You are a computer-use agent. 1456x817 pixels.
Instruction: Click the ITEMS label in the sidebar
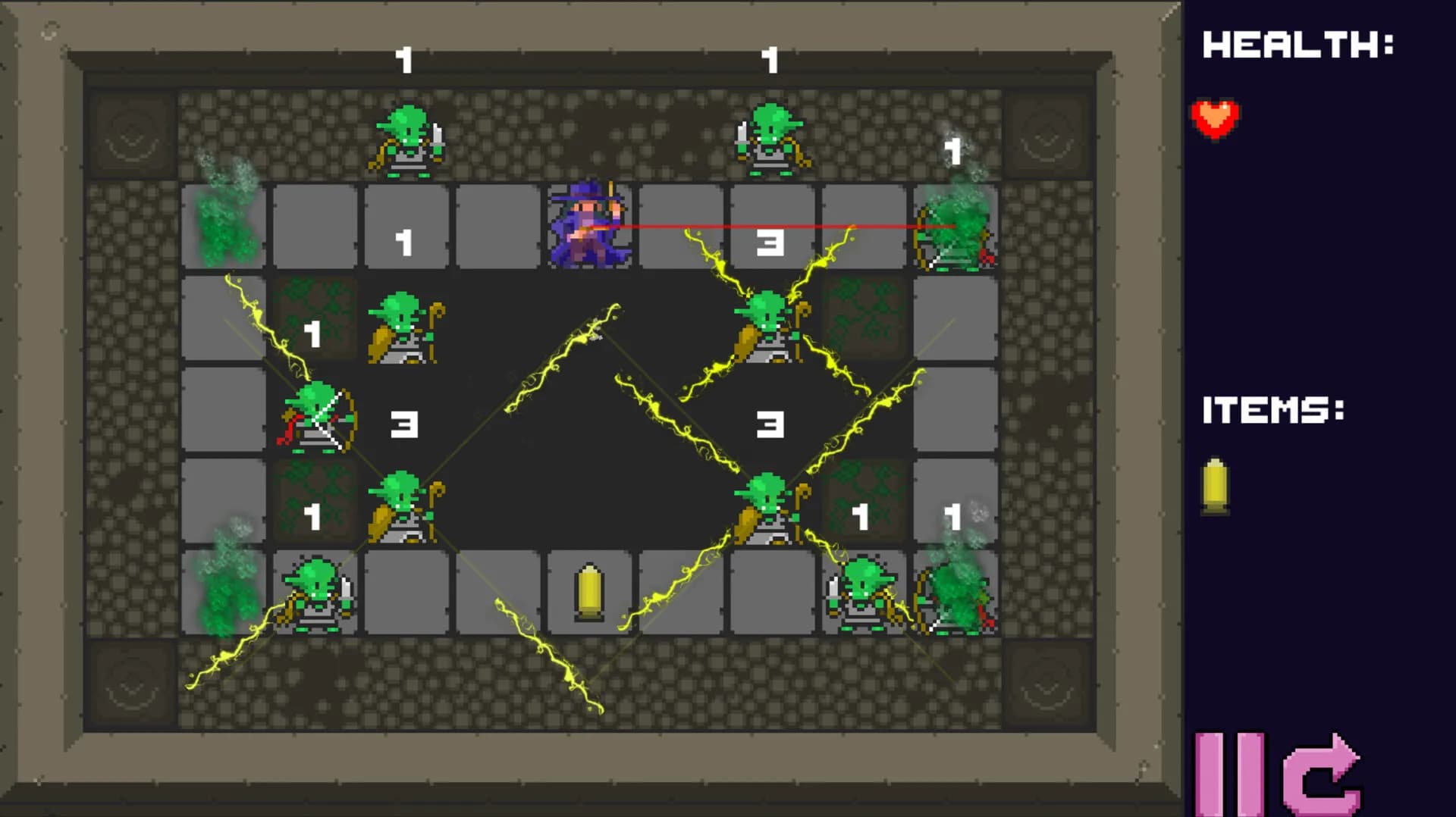(1274, 409)
